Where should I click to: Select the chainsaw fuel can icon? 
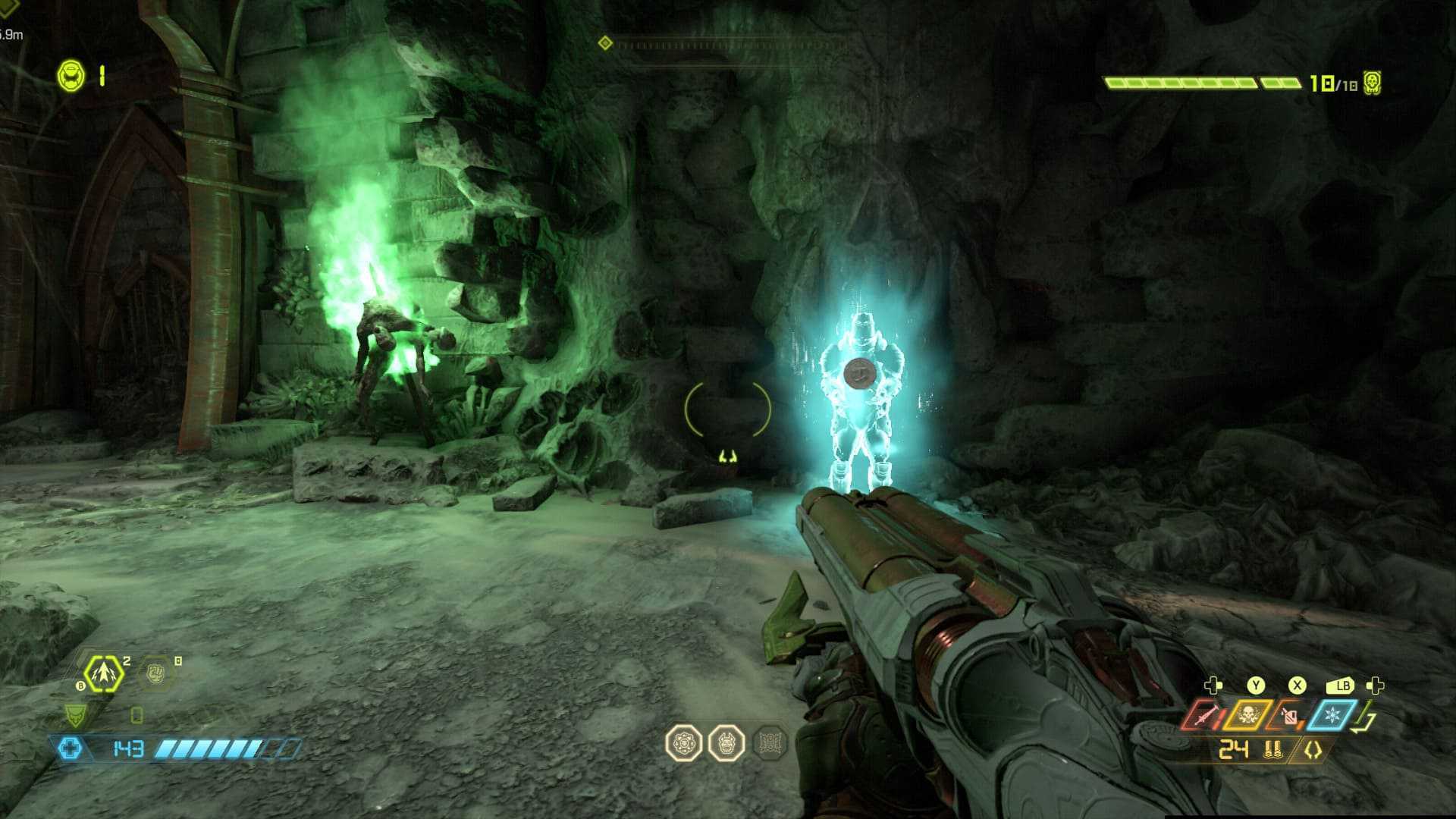point(1288,715)
